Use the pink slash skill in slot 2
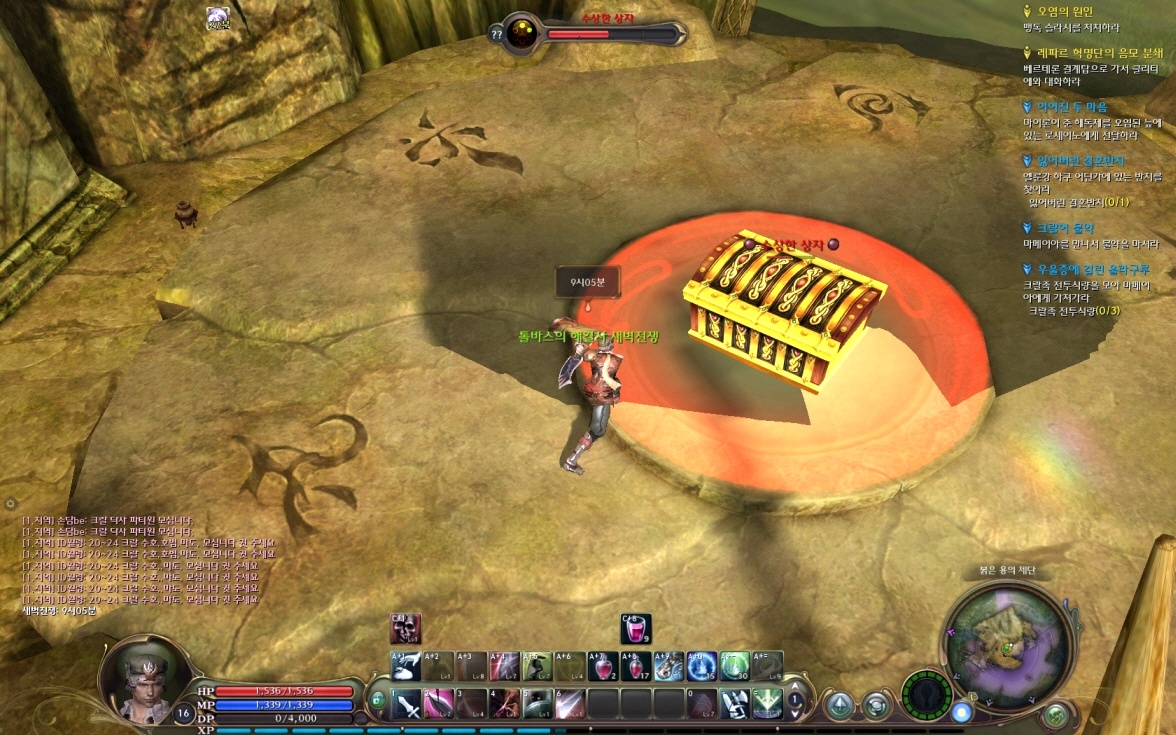 pyautogui.click(x=439, y=705)
